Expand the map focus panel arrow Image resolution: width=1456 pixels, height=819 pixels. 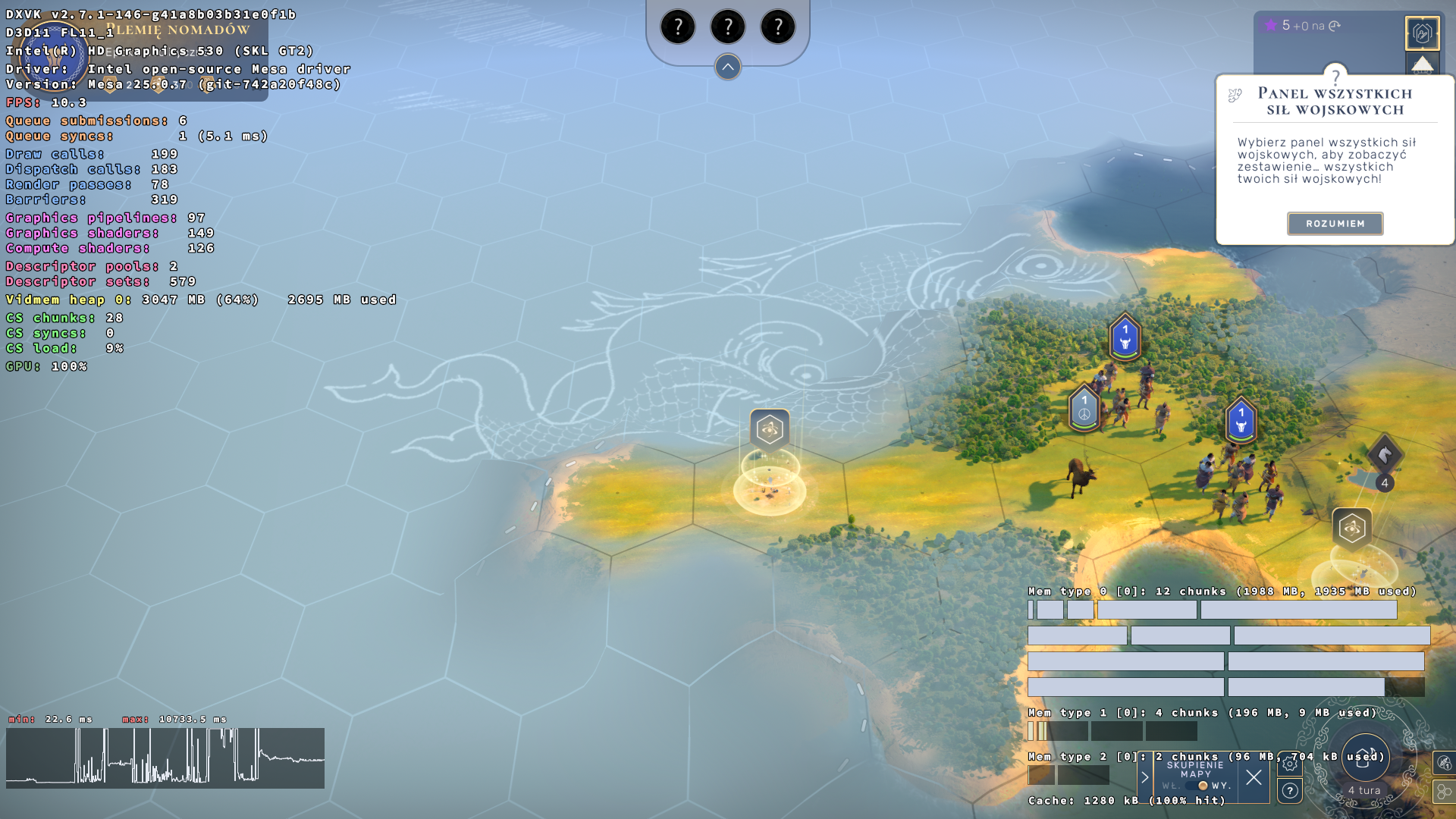coord(1145,777)
